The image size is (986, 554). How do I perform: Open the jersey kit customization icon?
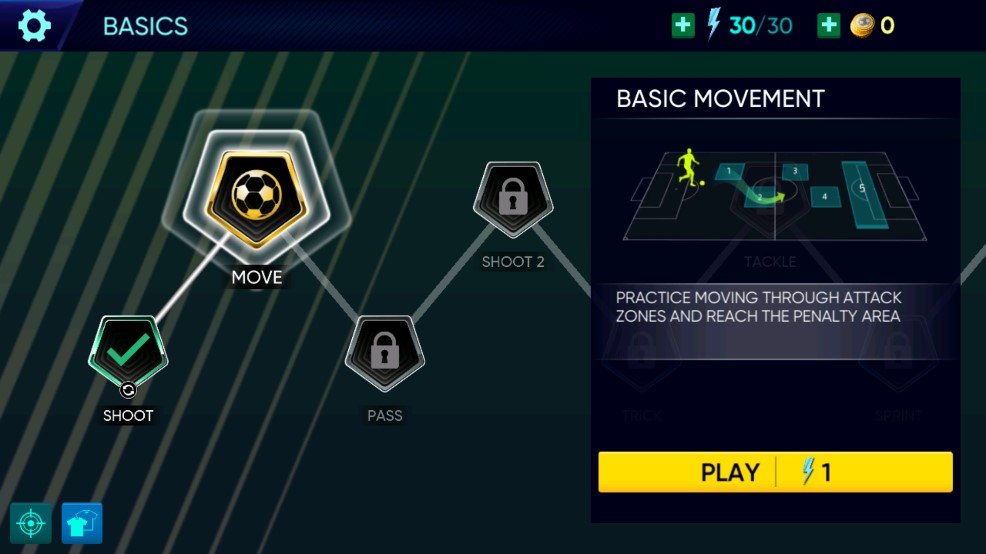coord(82,523)
